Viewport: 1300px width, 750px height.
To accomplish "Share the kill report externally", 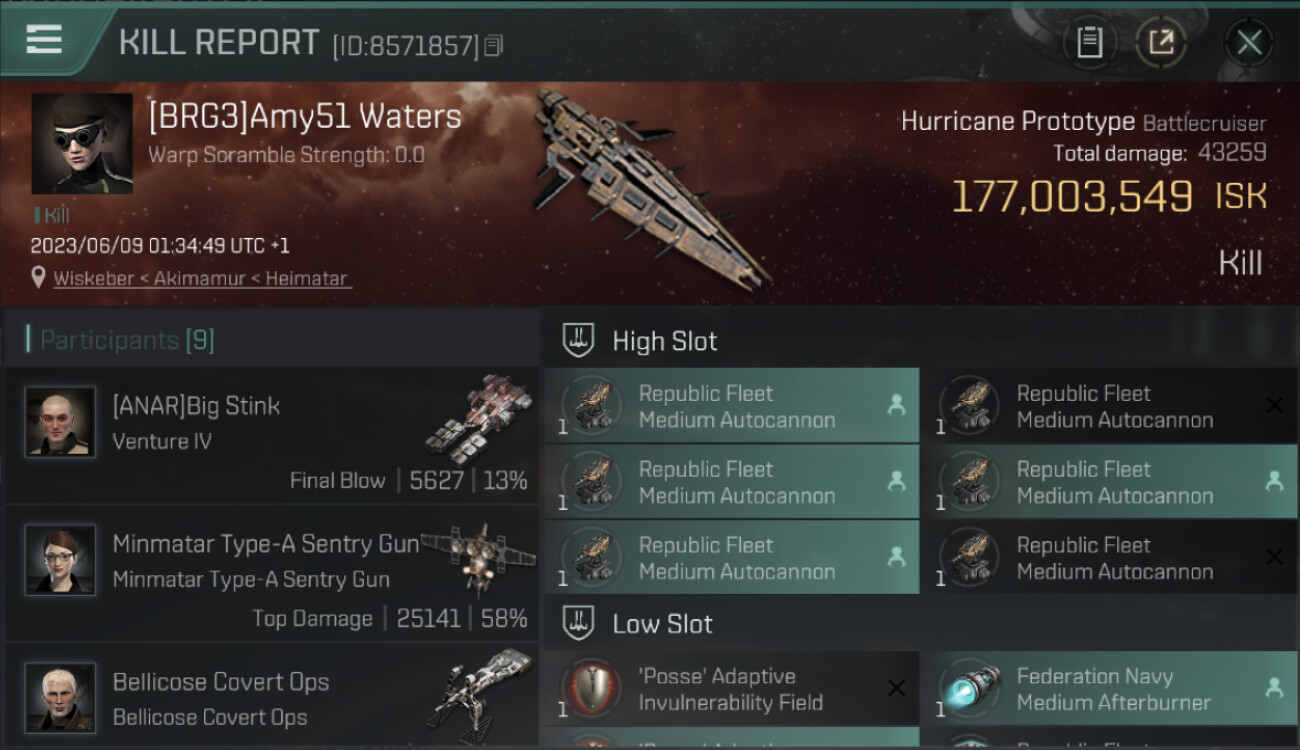I will coord(1161,42).
